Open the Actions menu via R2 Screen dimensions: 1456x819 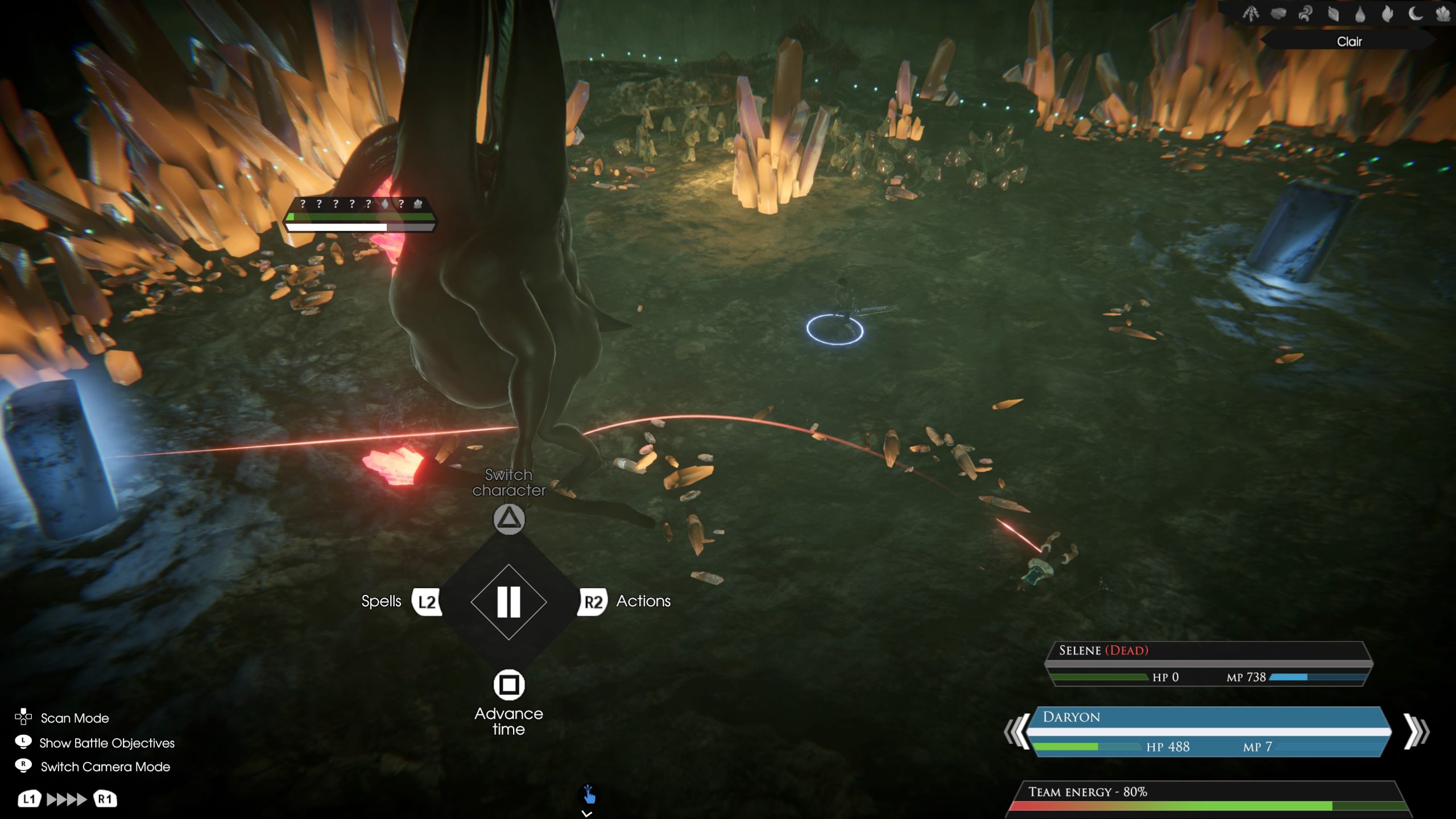point(594,602)
